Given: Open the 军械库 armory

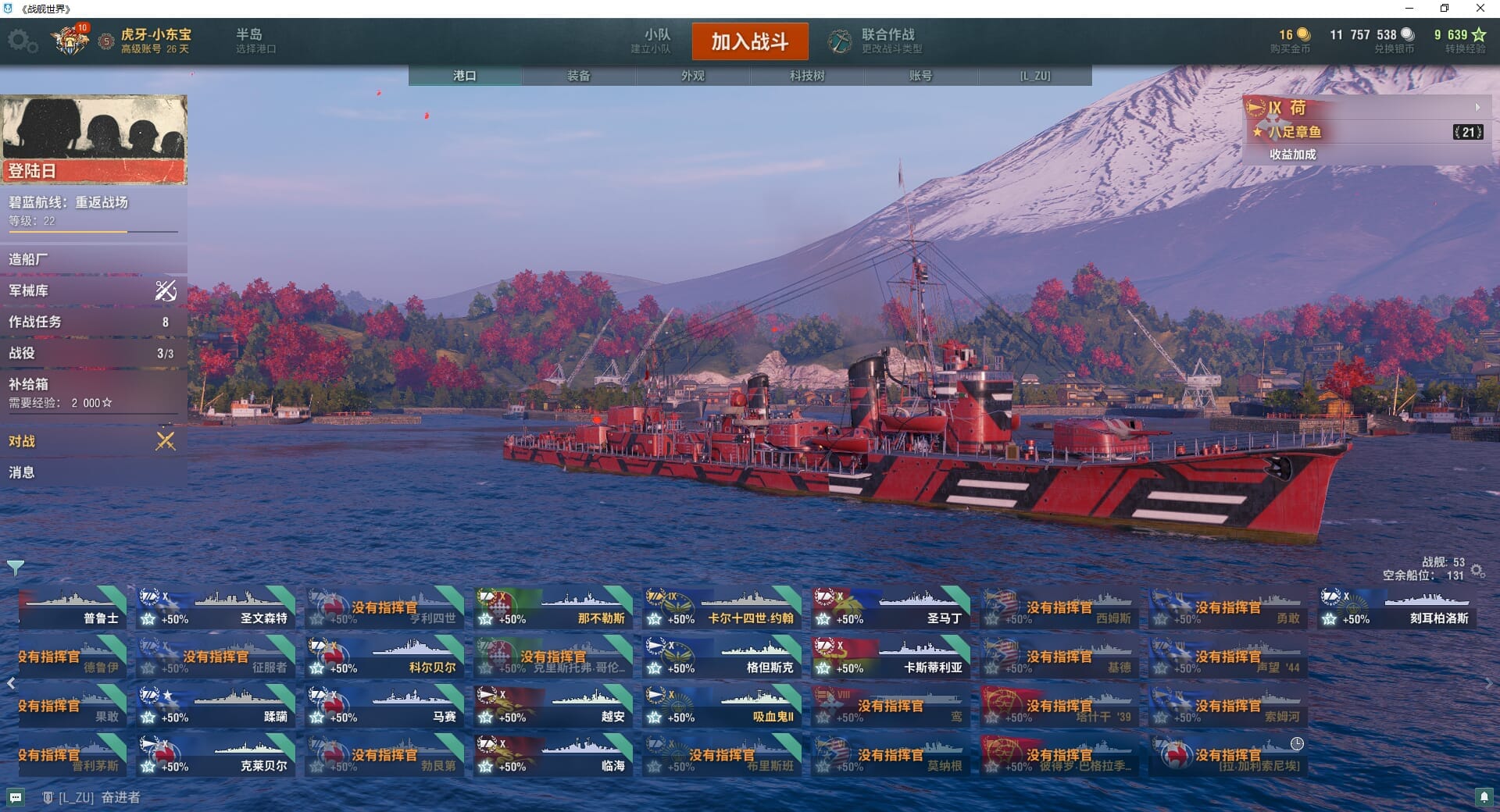Looking at the screenshot, I should [92, 290].
